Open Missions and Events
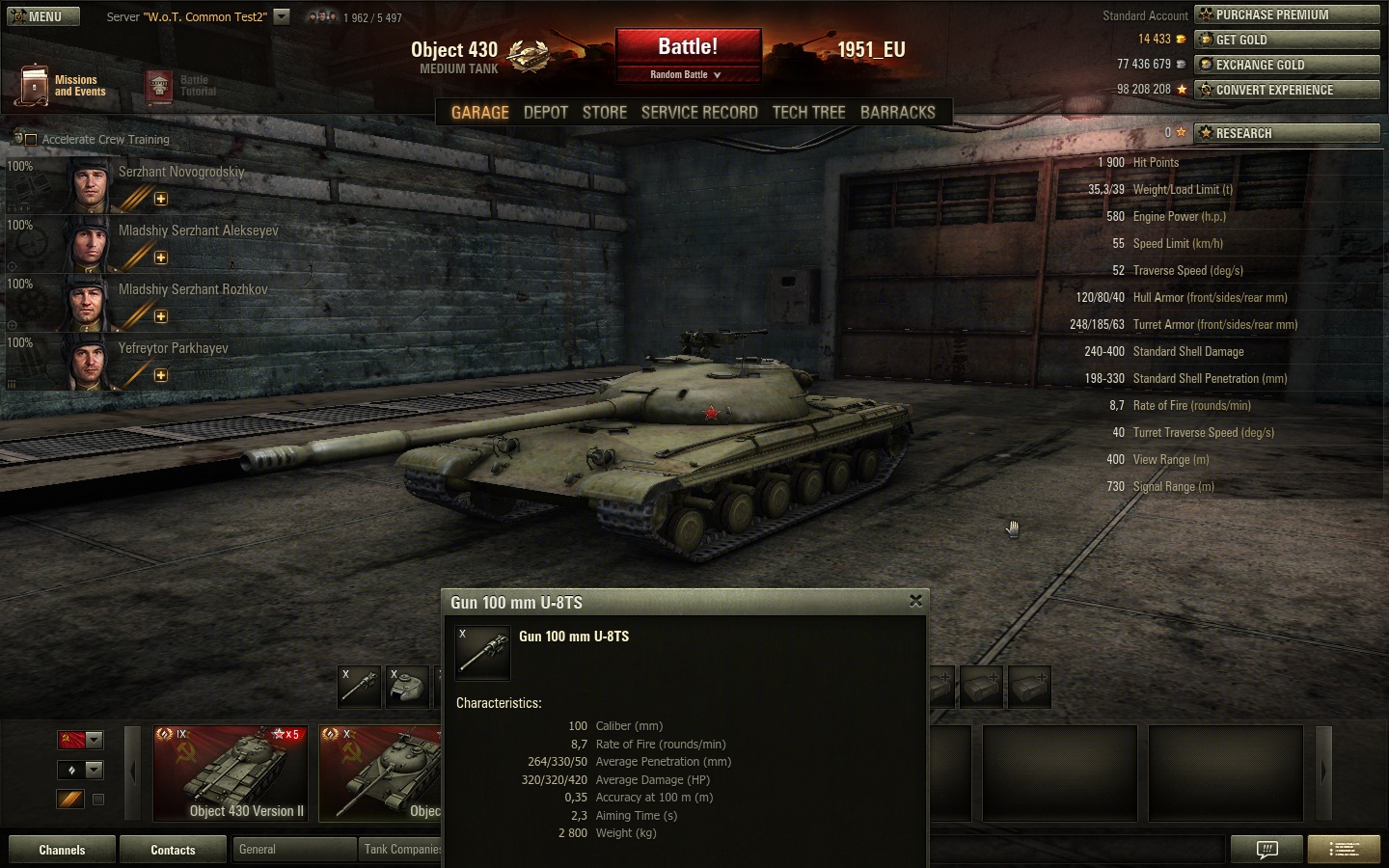The image size is (1389, 868). click(x=61, y=86)
